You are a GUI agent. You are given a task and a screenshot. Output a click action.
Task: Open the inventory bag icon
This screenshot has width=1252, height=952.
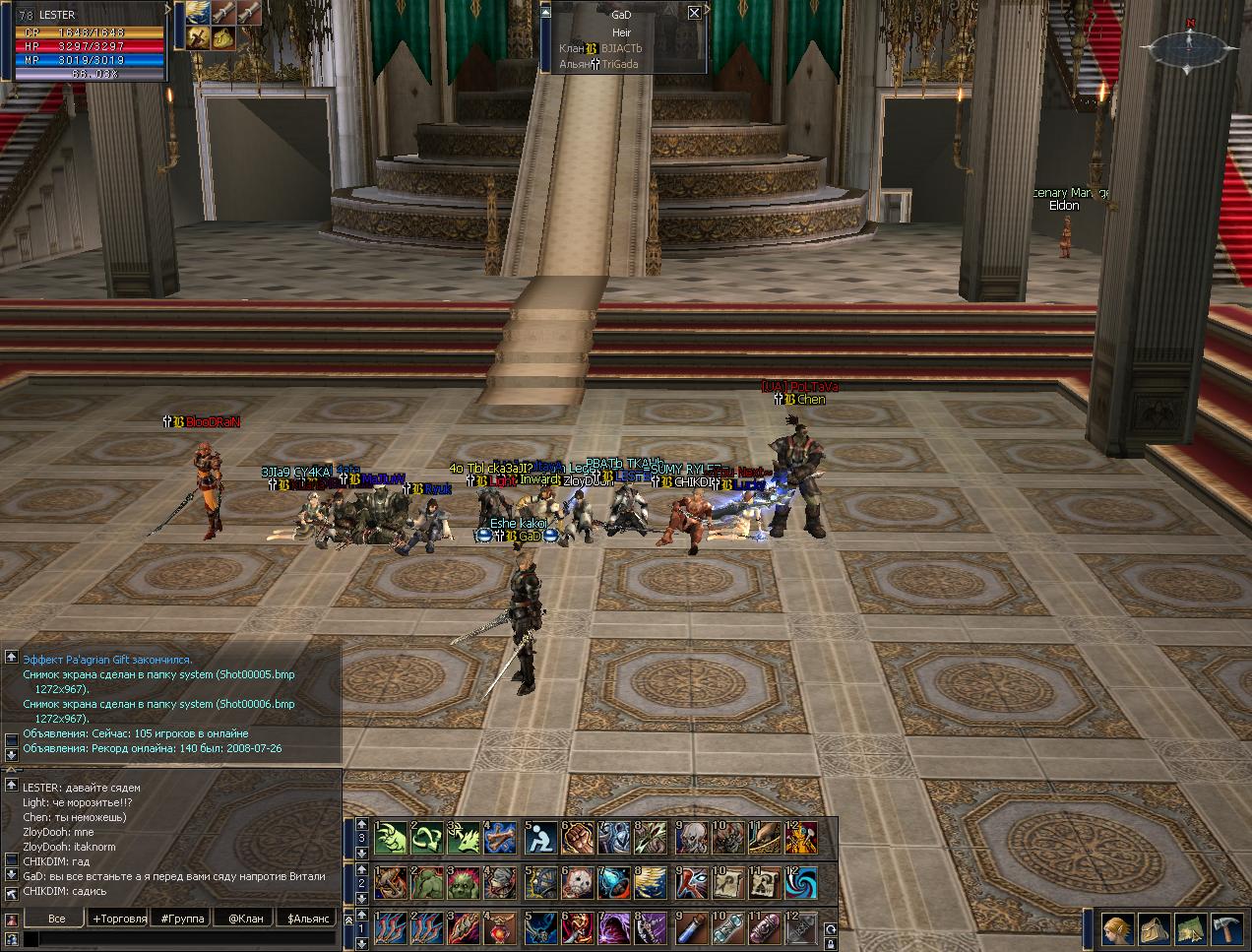pos(1154,929)
